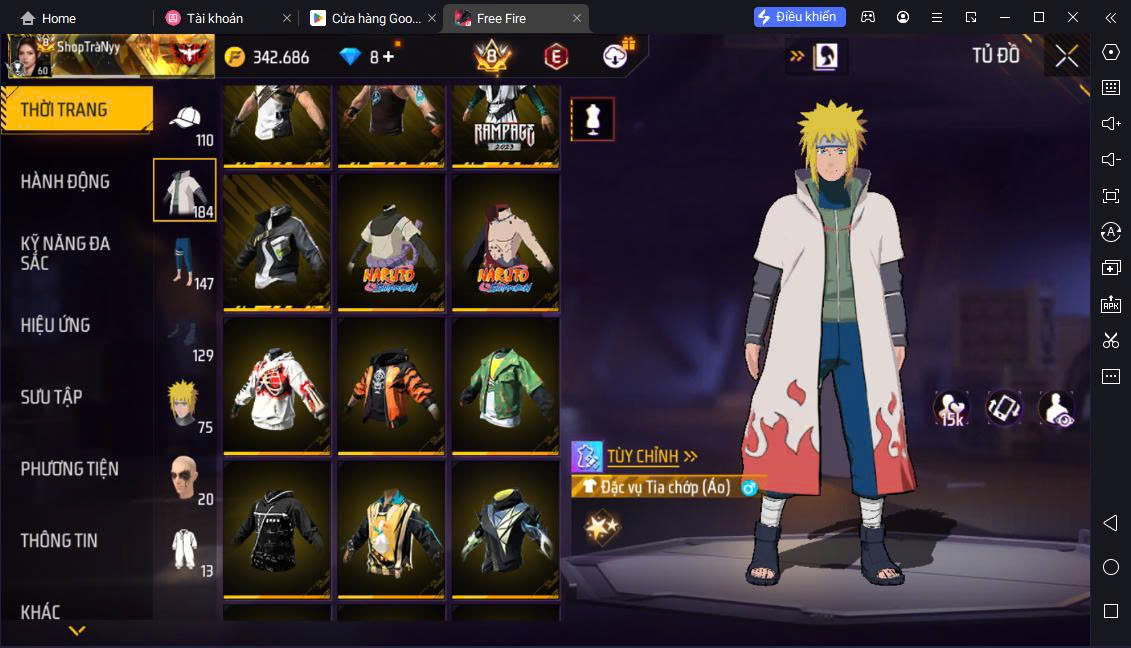This screenshot has height=648, width=1131.
Task: Equip the orange and black tiger jacket
Action: [391, 386]
